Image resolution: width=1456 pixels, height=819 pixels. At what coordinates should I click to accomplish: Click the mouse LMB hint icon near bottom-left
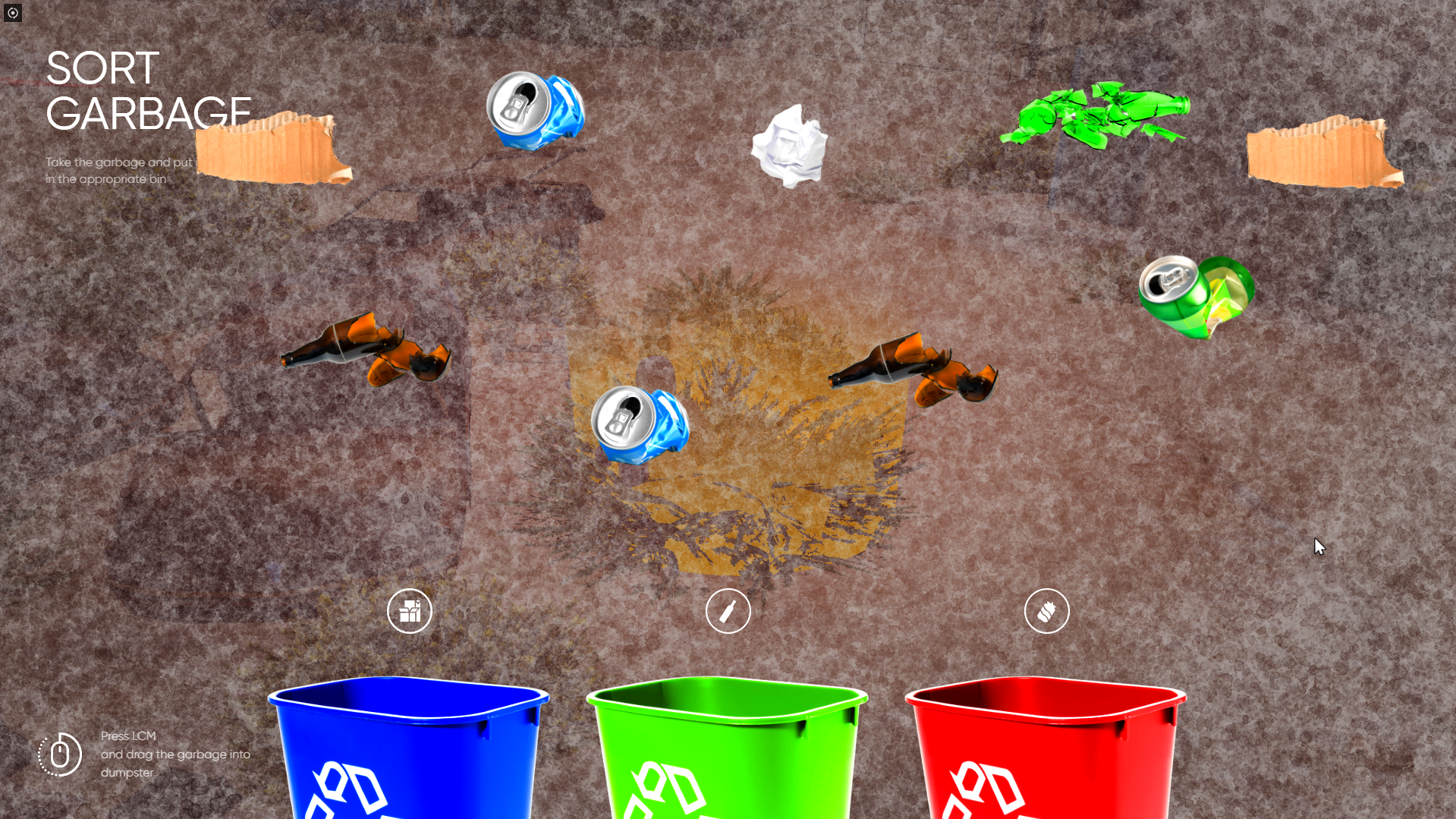point(61,754)
